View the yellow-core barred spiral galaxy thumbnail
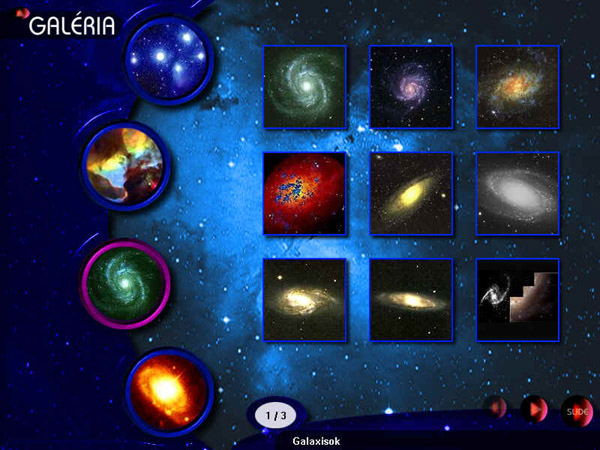The width and height of the screenshot is (600, 450). point(305,299)
